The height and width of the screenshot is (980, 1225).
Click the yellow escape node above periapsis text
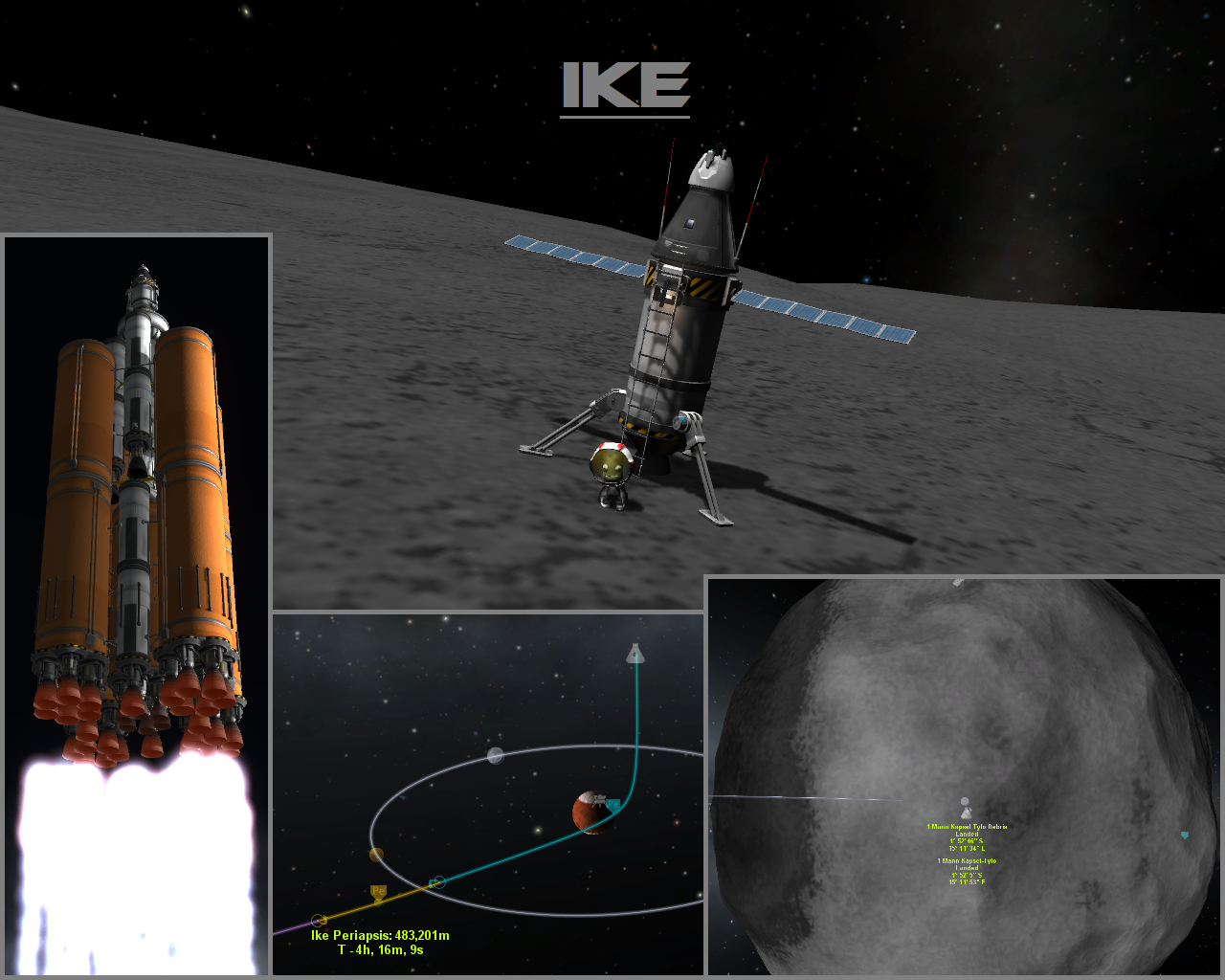tap(319, 920)
